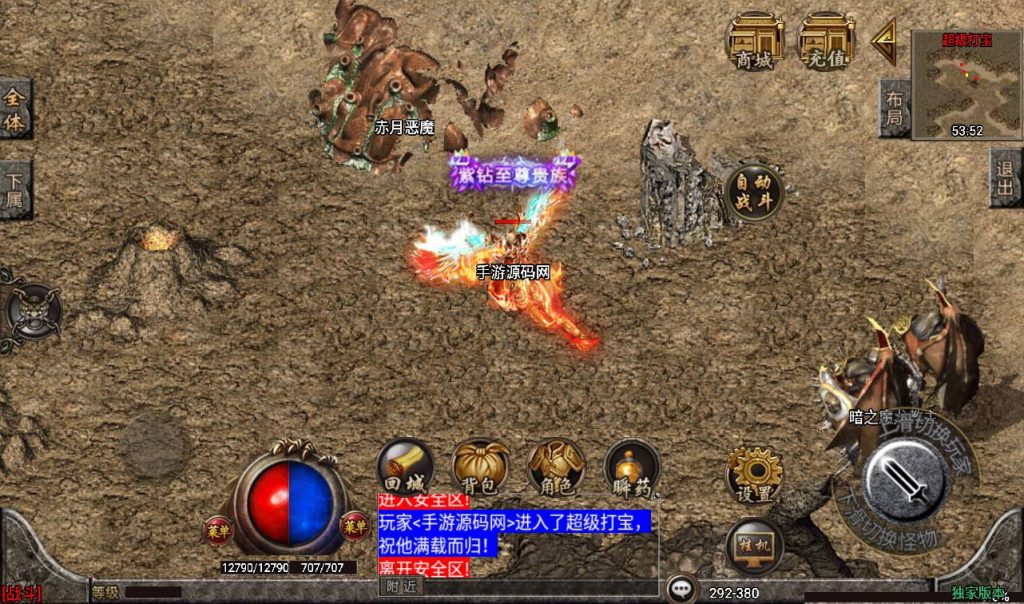
Task: Open the 商城 shop
Action: click(753, 43)
